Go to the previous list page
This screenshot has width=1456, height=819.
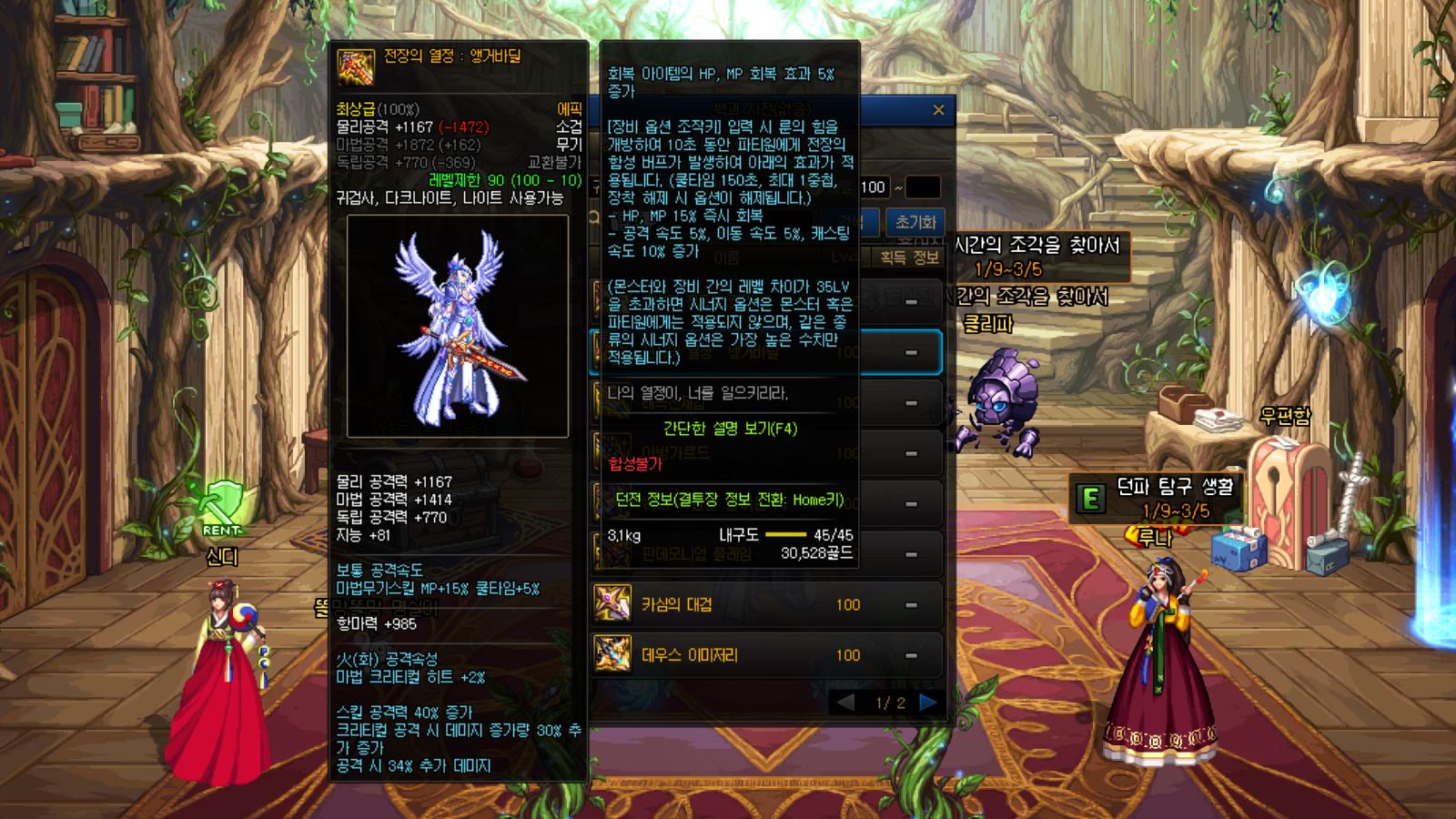pyautogui.click(x=845, y=703)
